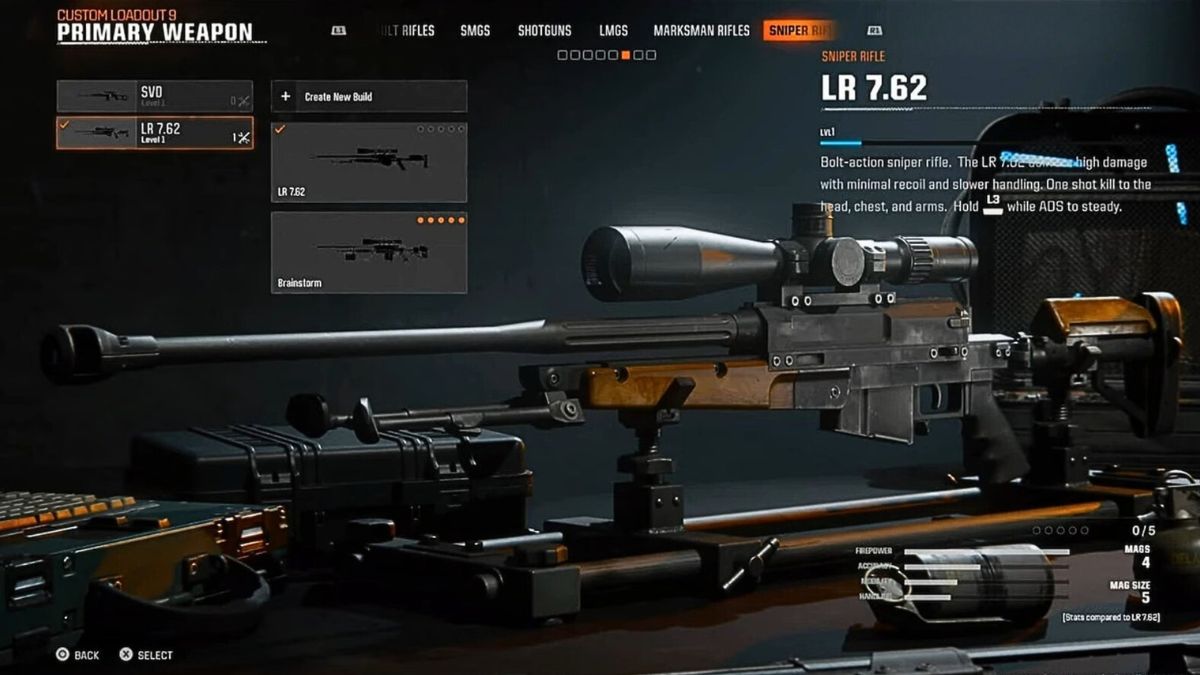Image resolution: width=1200 pixels, height=675 pixels.
Task: Show the Marksman Rifles category
Action: coord(701,30)
